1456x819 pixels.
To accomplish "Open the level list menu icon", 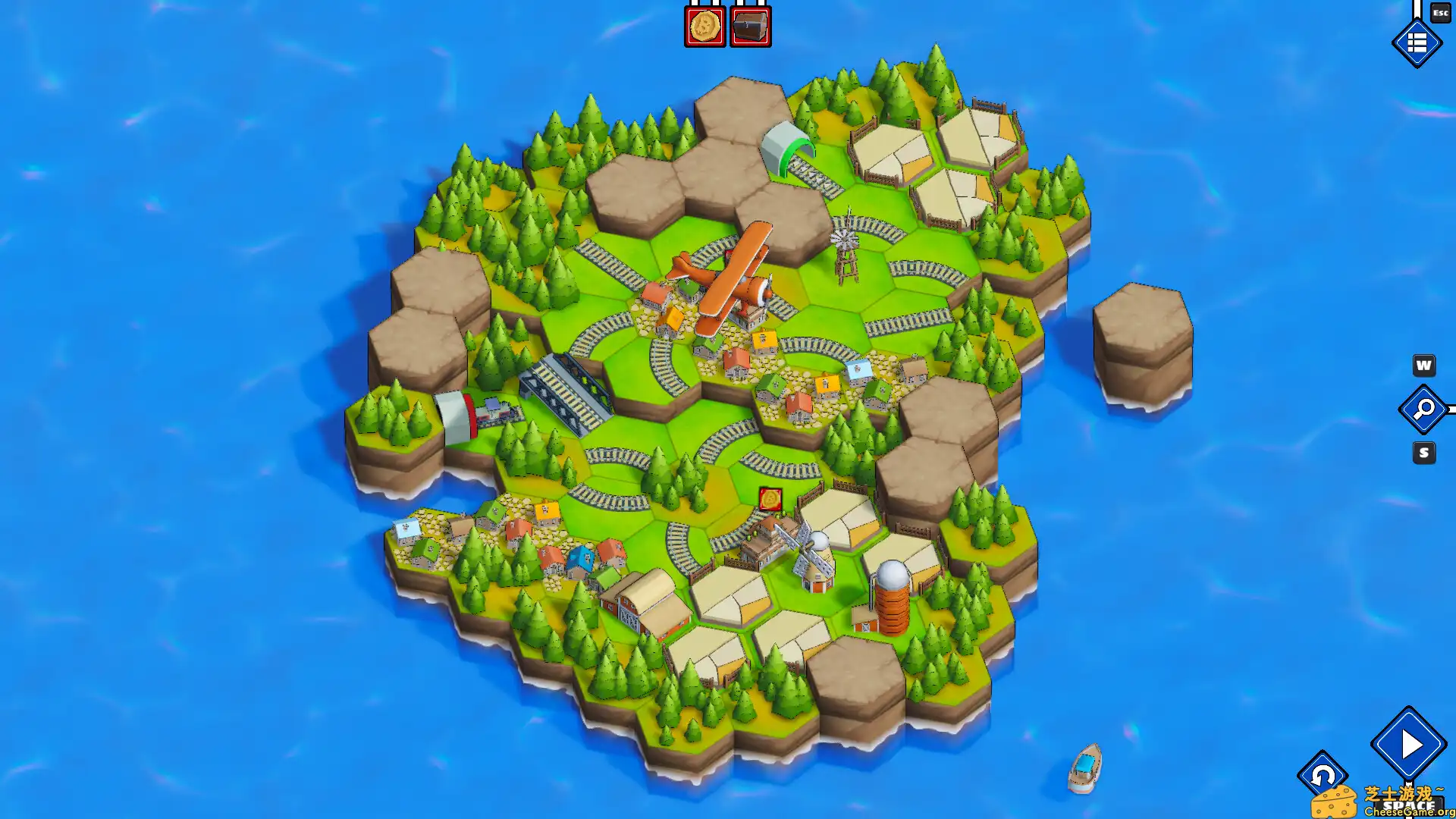I will click(1417, 43).
